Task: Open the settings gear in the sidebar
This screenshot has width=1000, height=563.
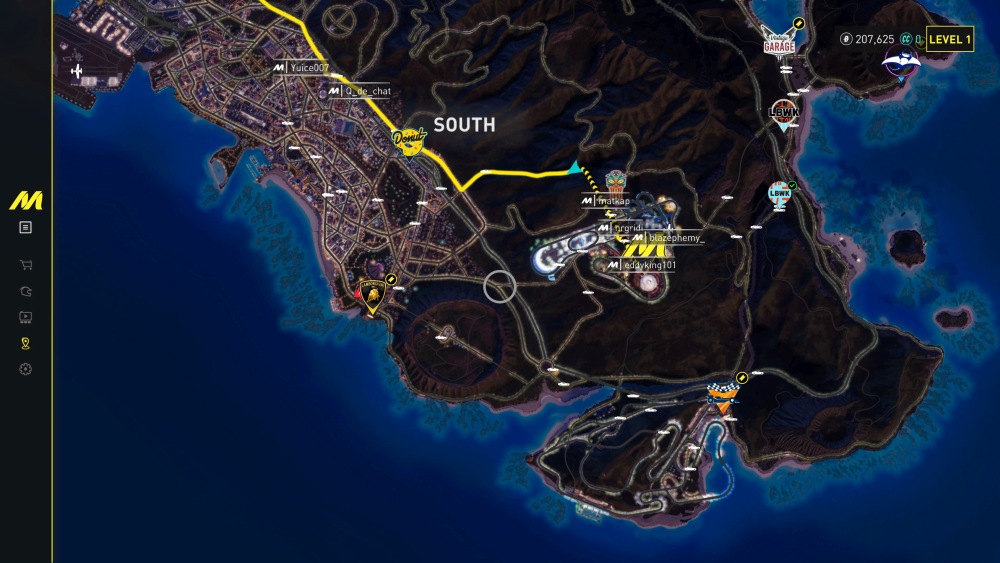Action: (x=25, y=369)
